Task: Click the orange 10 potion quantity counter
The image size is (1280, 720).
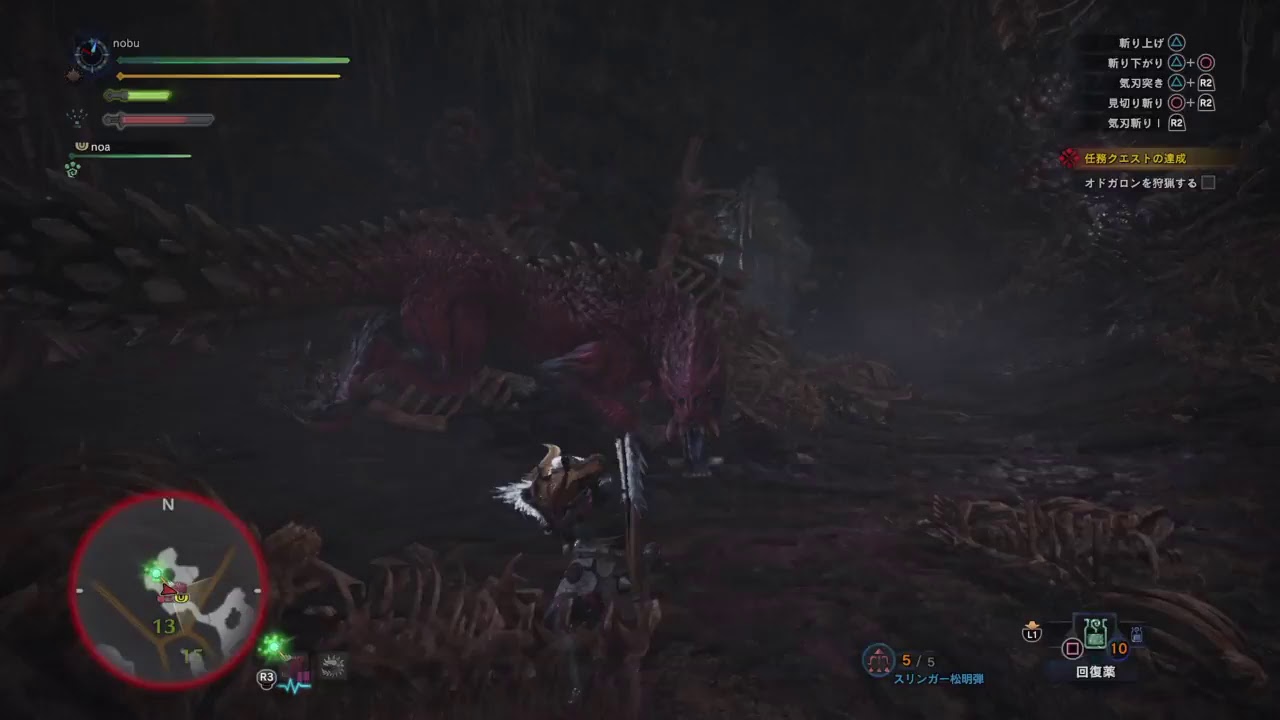Action: point(1118,649)
